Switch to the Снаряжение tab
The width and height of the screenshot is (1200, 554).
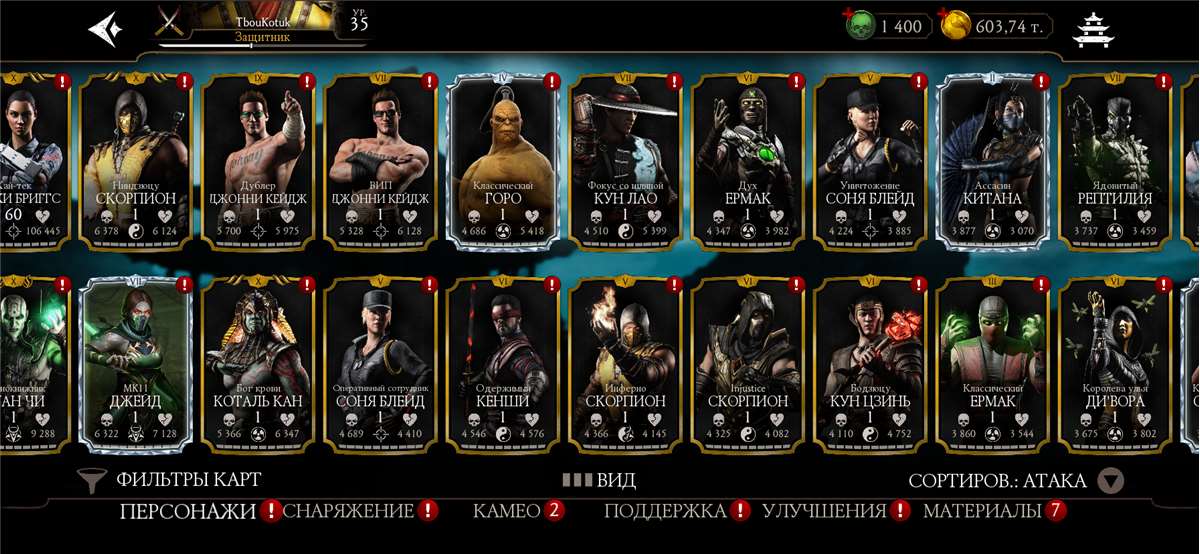coord(349,511)
